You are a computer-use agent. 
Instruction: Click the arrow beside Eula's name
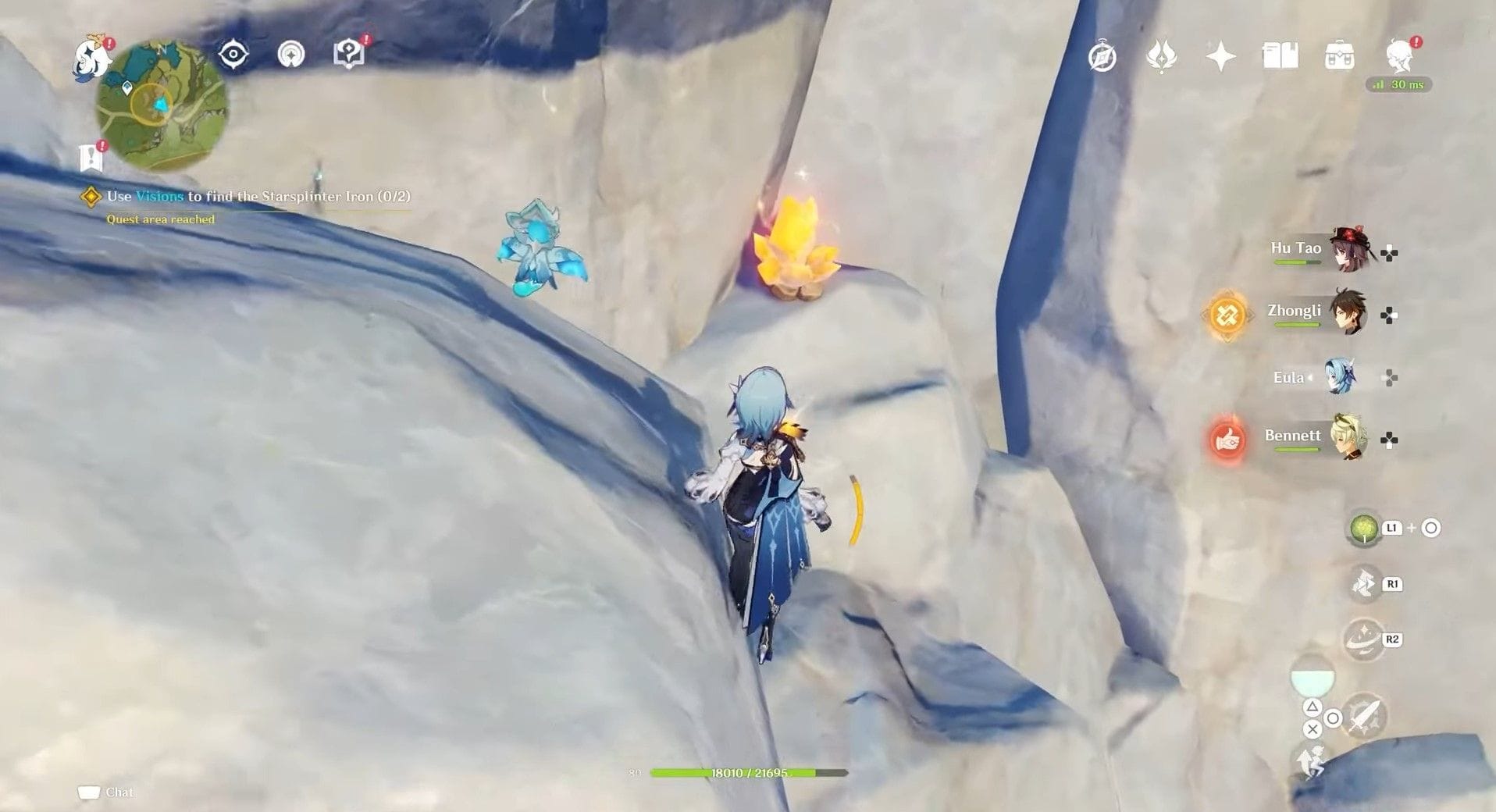[x=1311, y=377]
